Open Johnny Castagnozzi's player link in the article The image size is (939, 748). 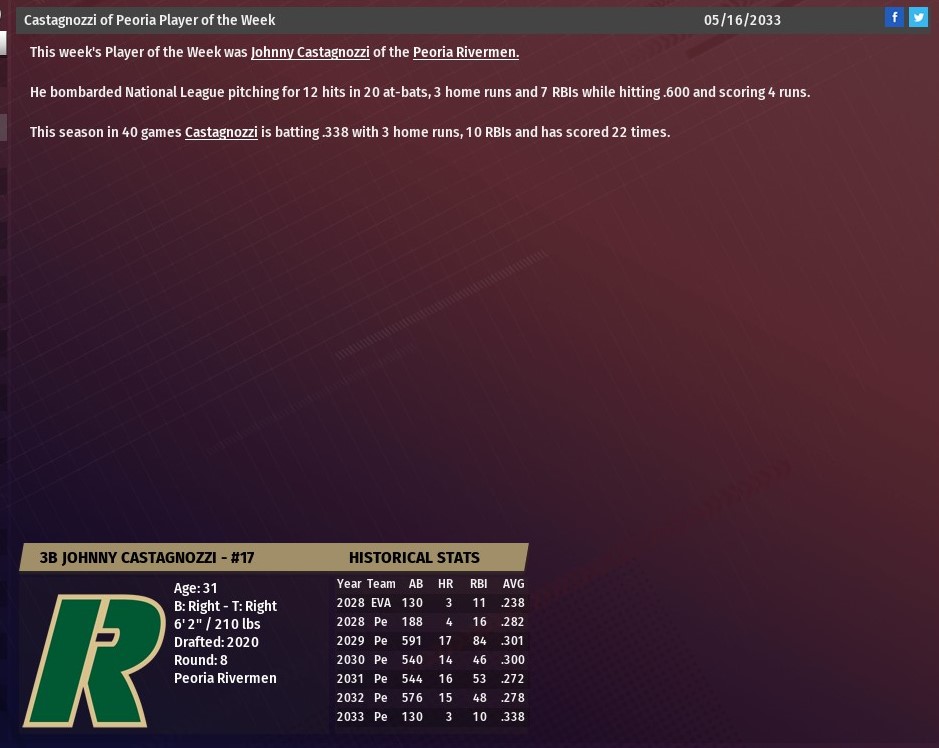pos(310,52)
